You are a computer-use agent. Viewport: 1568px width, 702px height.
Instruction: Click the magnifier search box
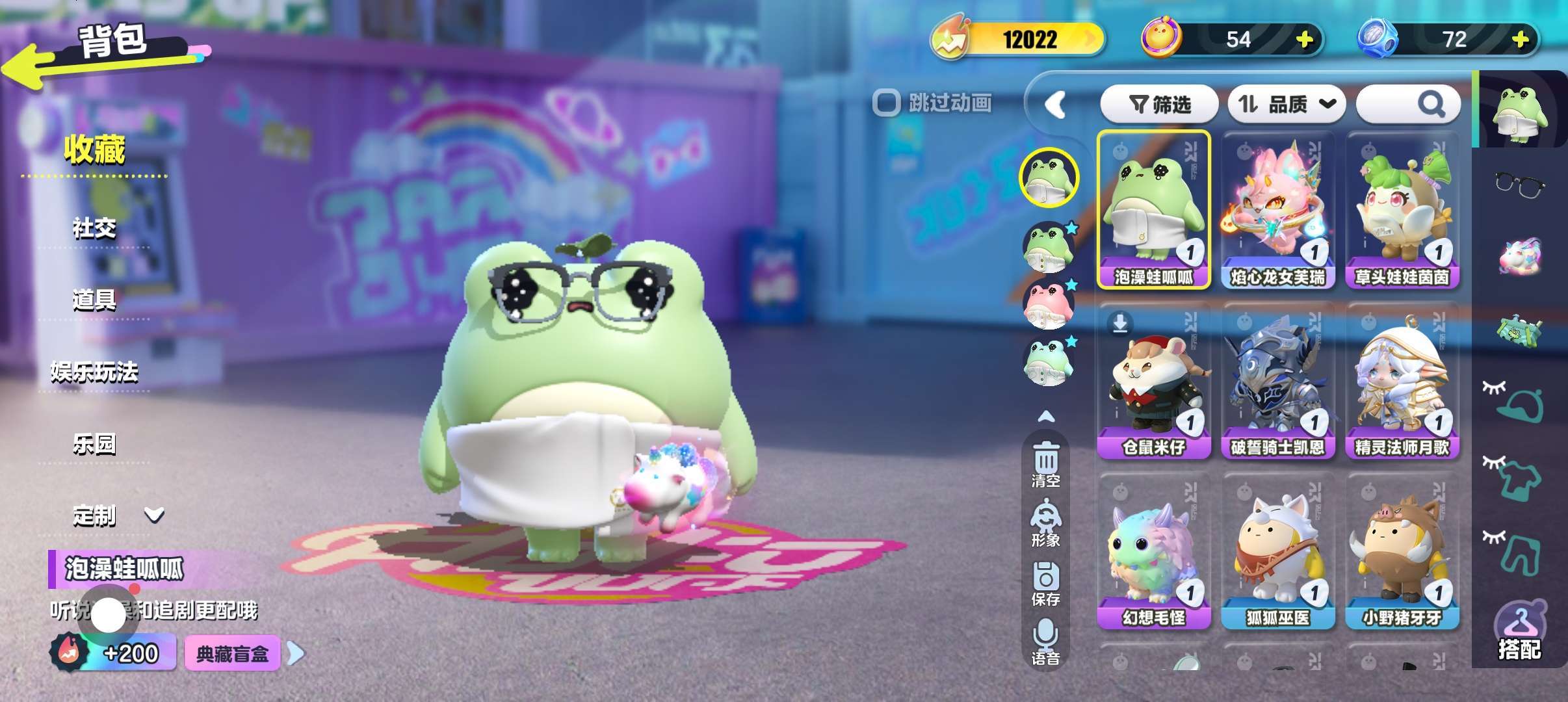pos(1408,104)
